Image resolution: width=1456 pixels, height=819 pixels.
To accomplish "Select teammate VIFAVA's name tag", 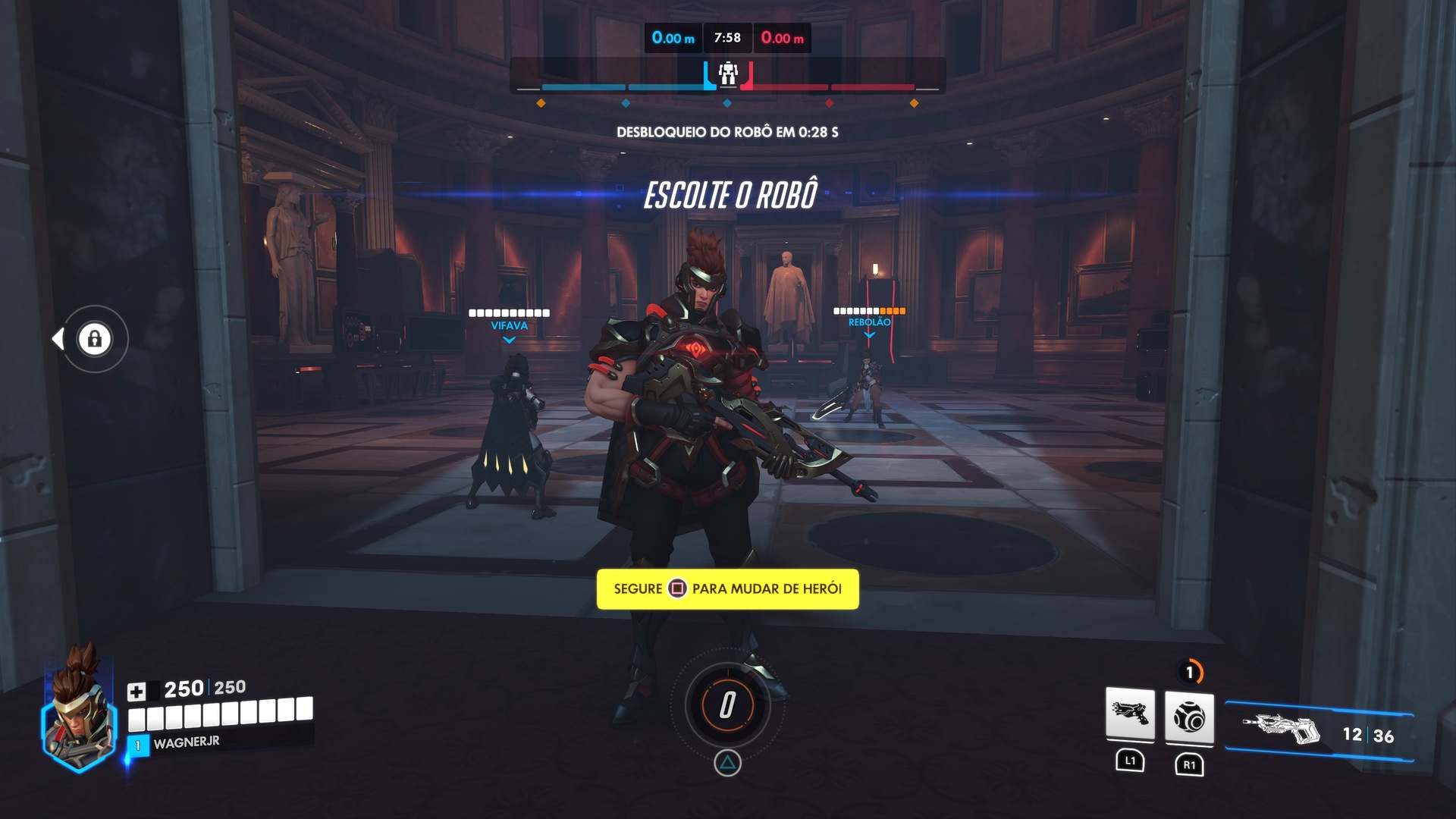I will click(509, 326).
